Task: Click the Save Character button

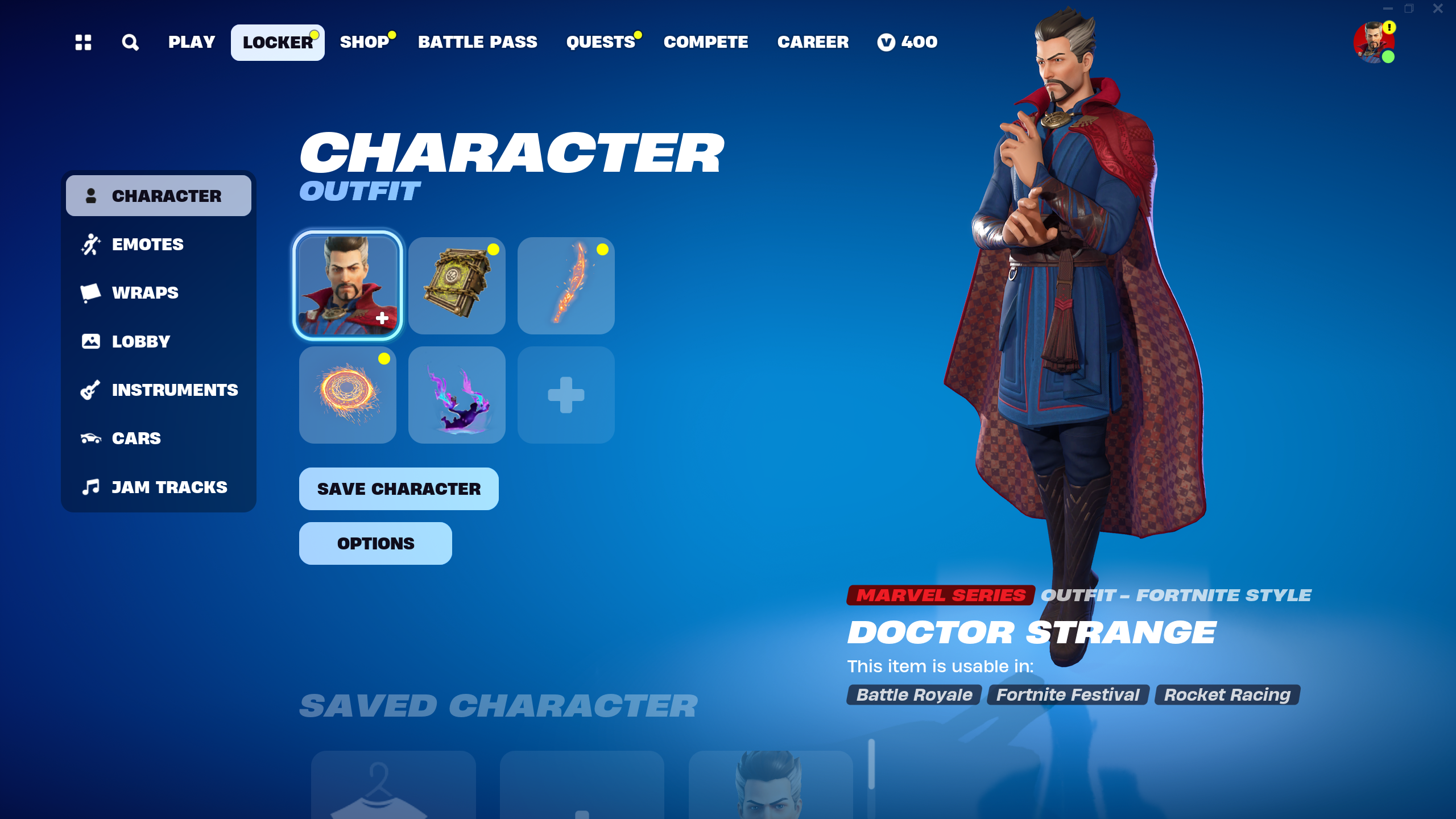Action: pyautogui.click(x=398, y=489)
